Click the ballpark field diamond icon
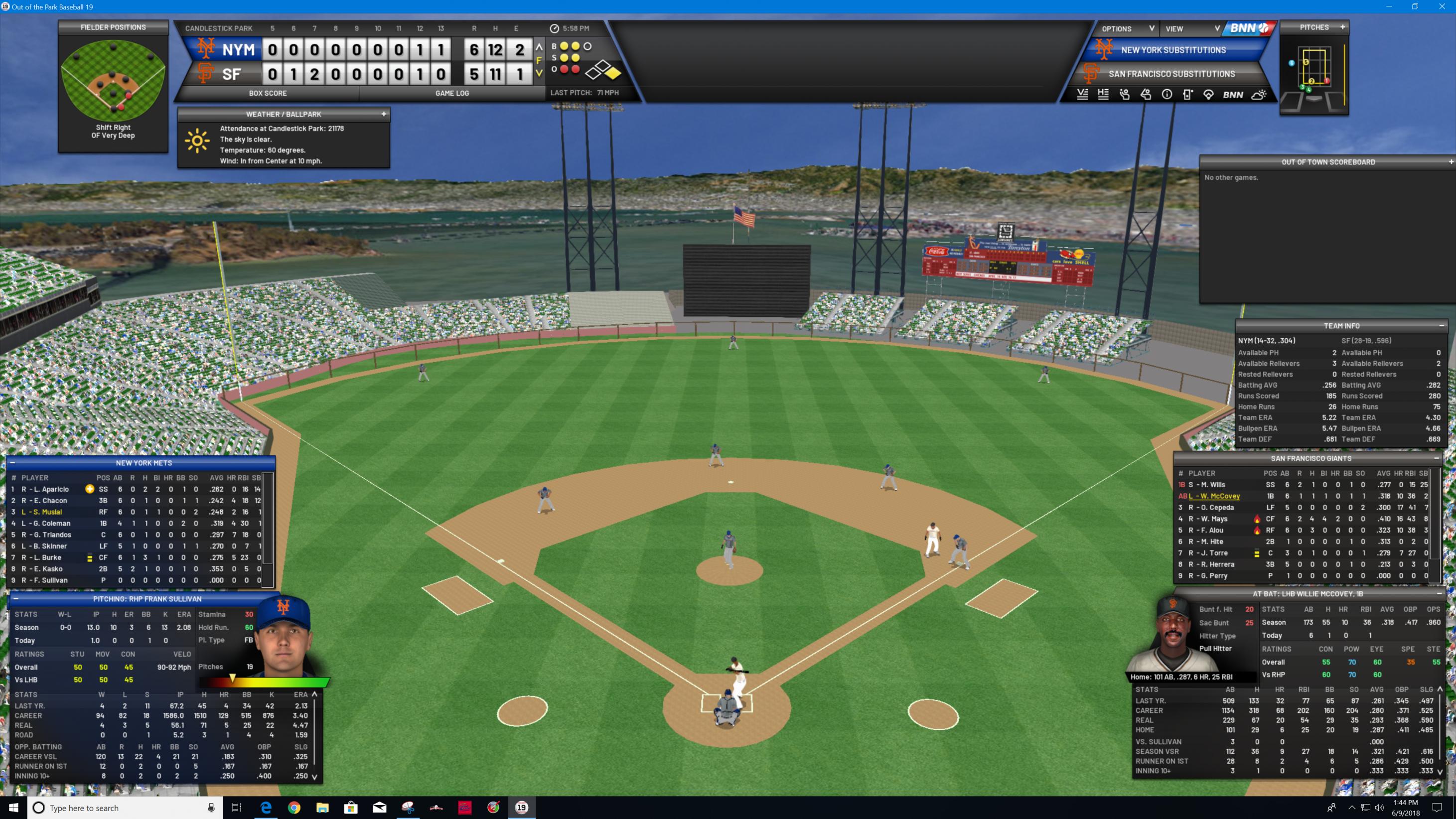1456x819 pixels. [1208, 95]
